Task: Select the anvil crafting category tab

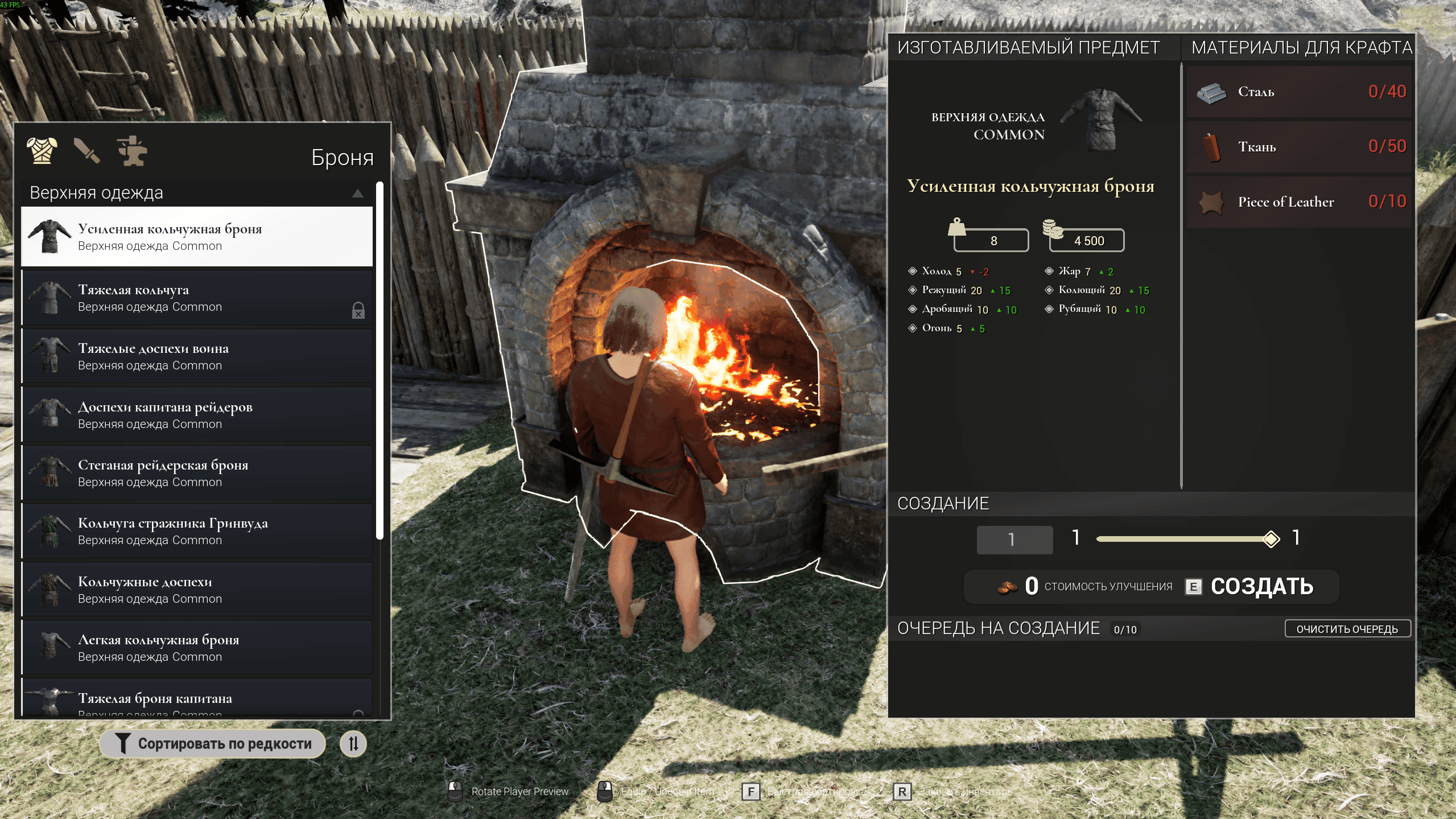Action: [132, 151]
